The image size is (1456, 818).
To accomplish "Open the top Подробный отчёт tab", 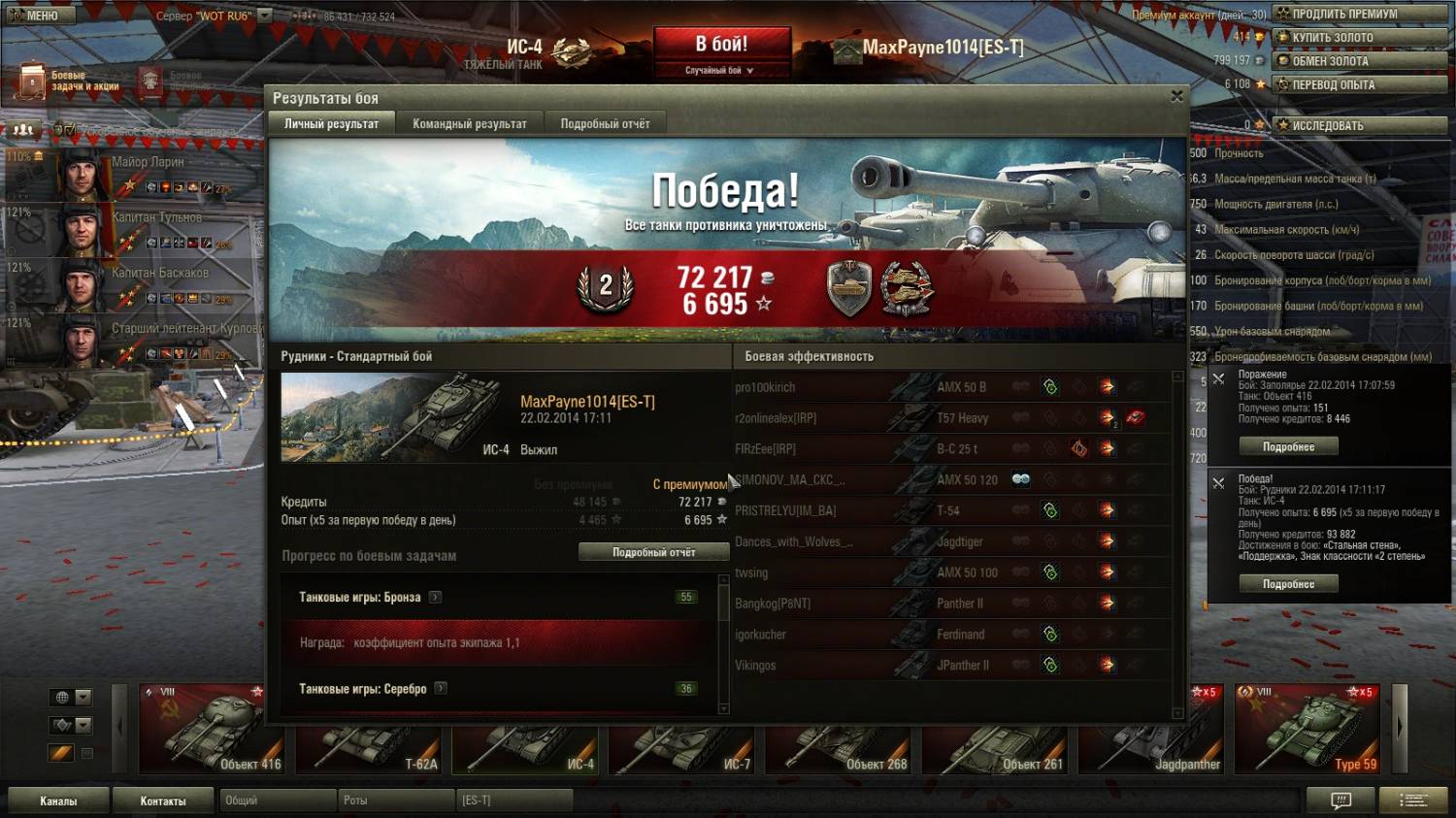I will coord(605,123).
